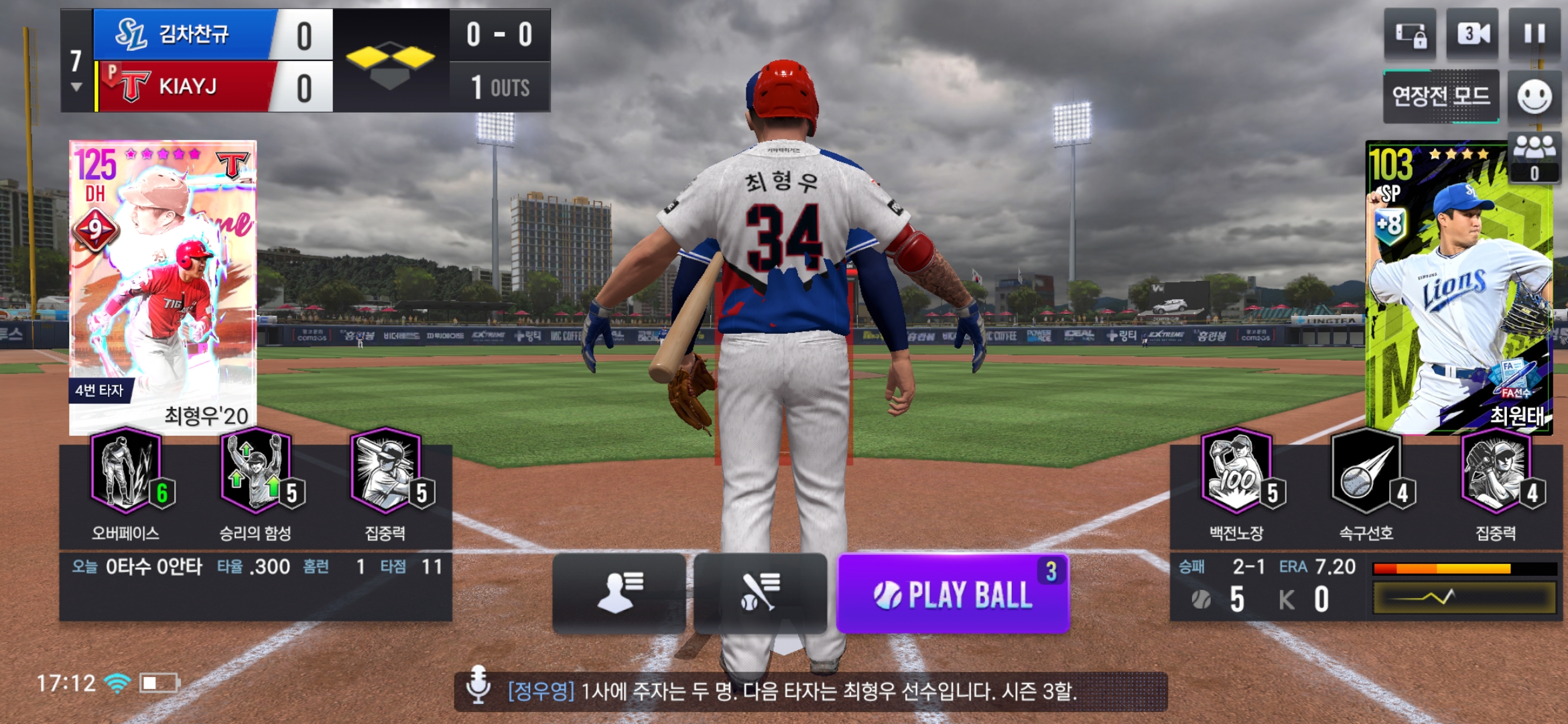The height and width of the screenshot is (724, 1568).
Task: Switch the camera view mode
Action: pos(1472,34)
